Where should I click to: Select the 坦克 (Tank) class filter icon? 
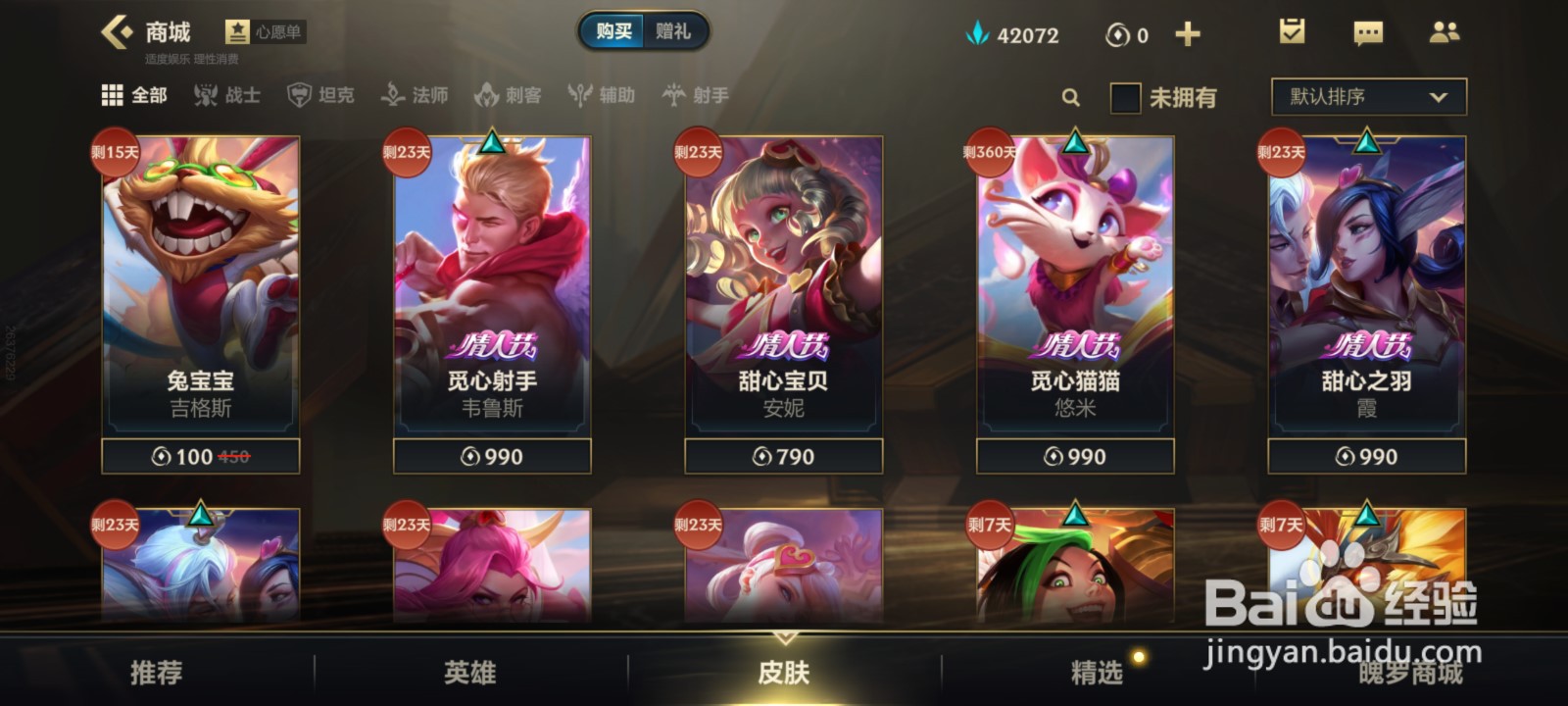[x=298, y=96]
